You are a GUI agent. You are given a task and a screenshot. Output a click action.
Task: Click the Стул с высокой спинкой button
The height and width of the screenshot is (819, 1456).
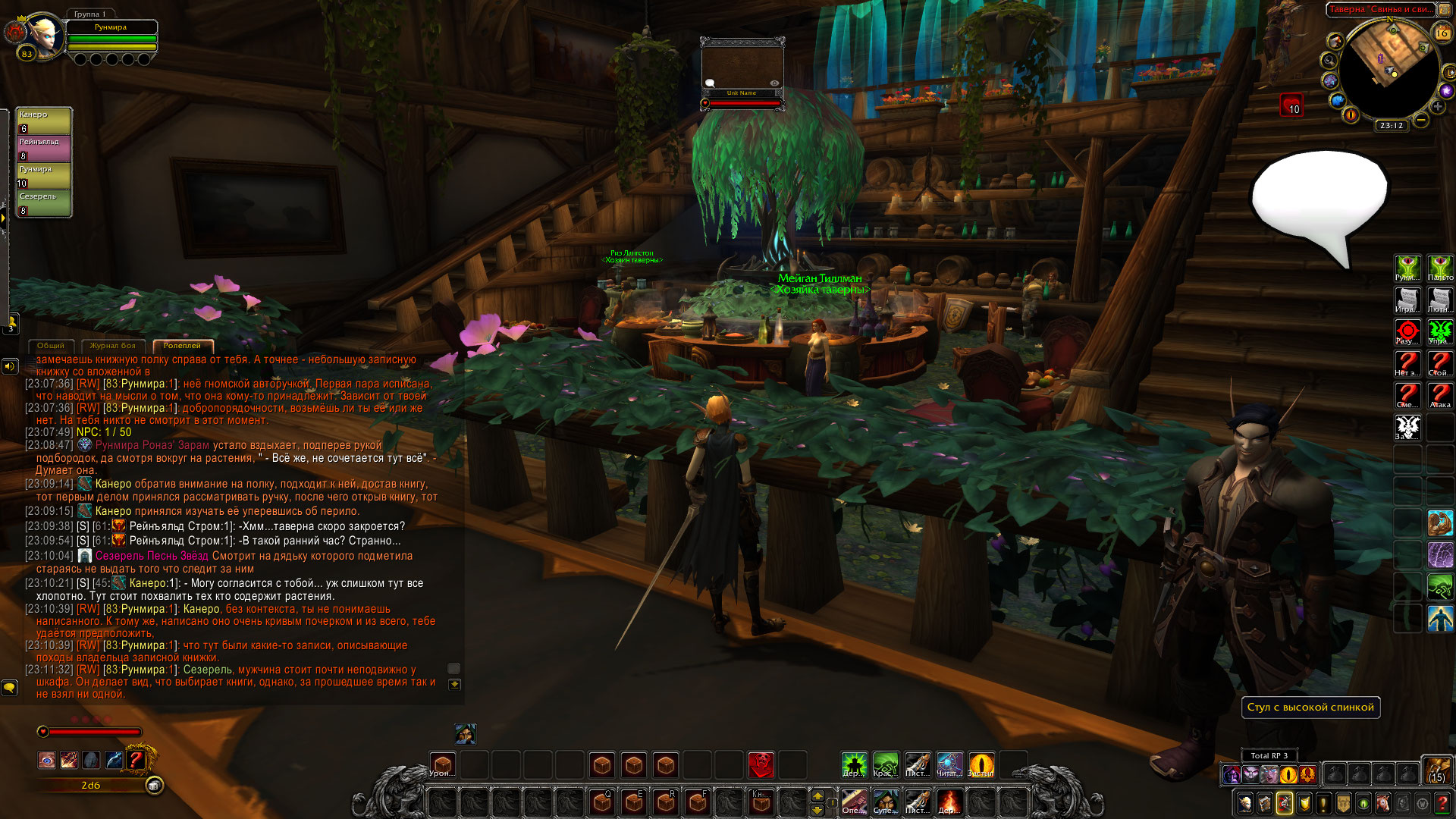pyautogui.click(x=1310, y=708)
